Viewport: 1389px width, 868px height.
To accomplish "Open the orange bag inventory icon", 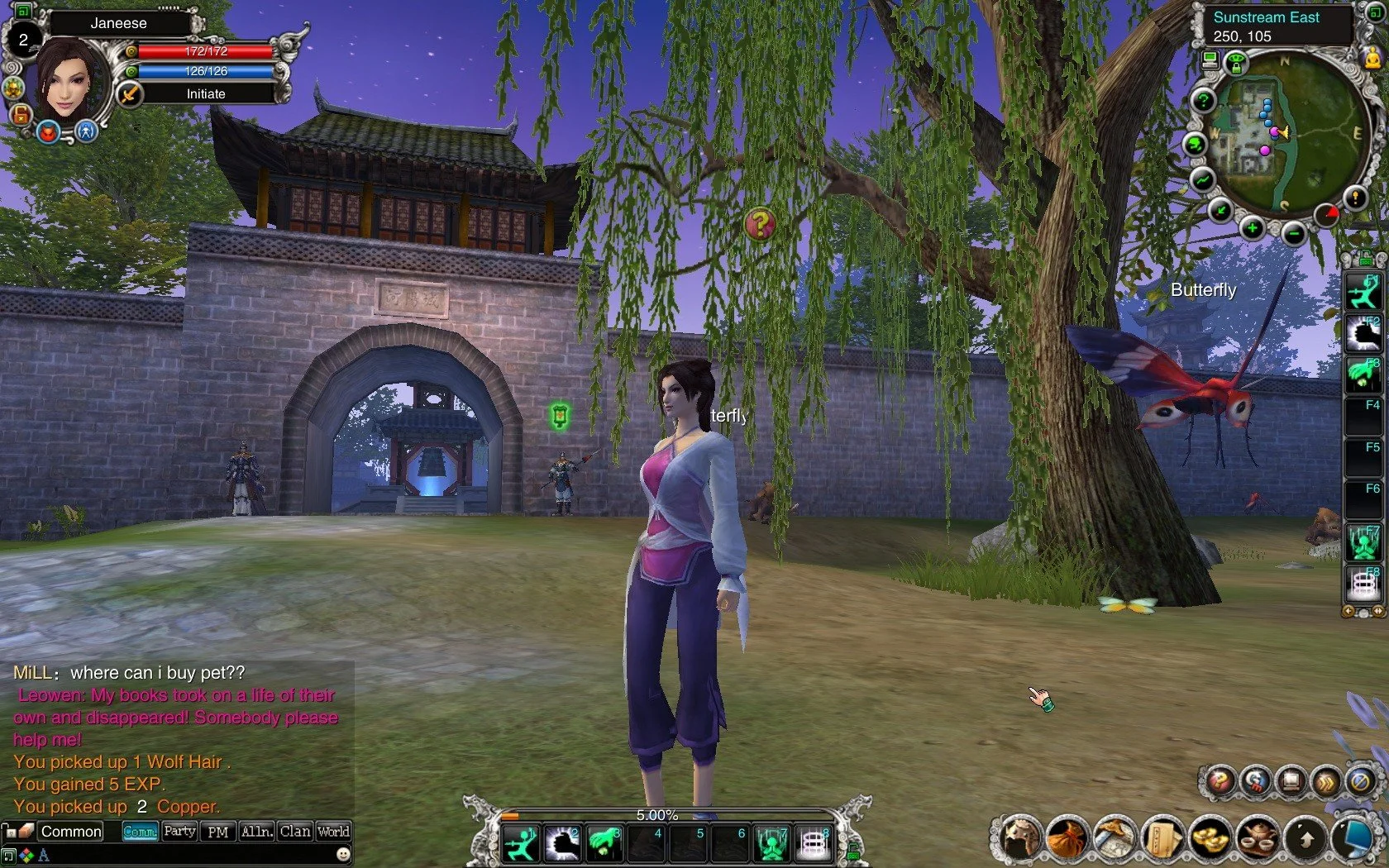I will pyautogui.click(x=1067, y=837).
